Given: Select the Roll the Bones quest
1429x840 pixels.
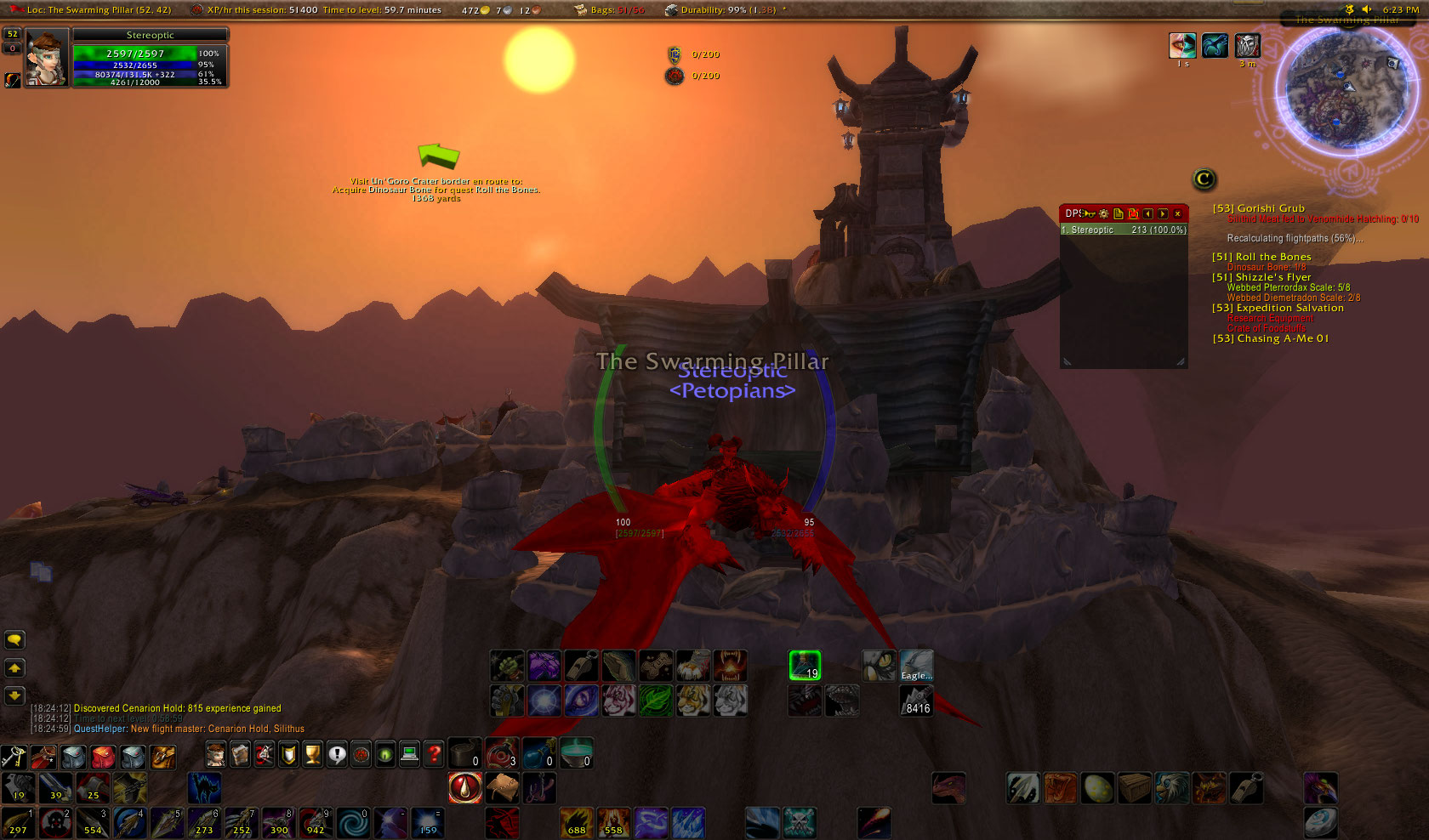Looking at the screenshot, I should point(1261,257).
